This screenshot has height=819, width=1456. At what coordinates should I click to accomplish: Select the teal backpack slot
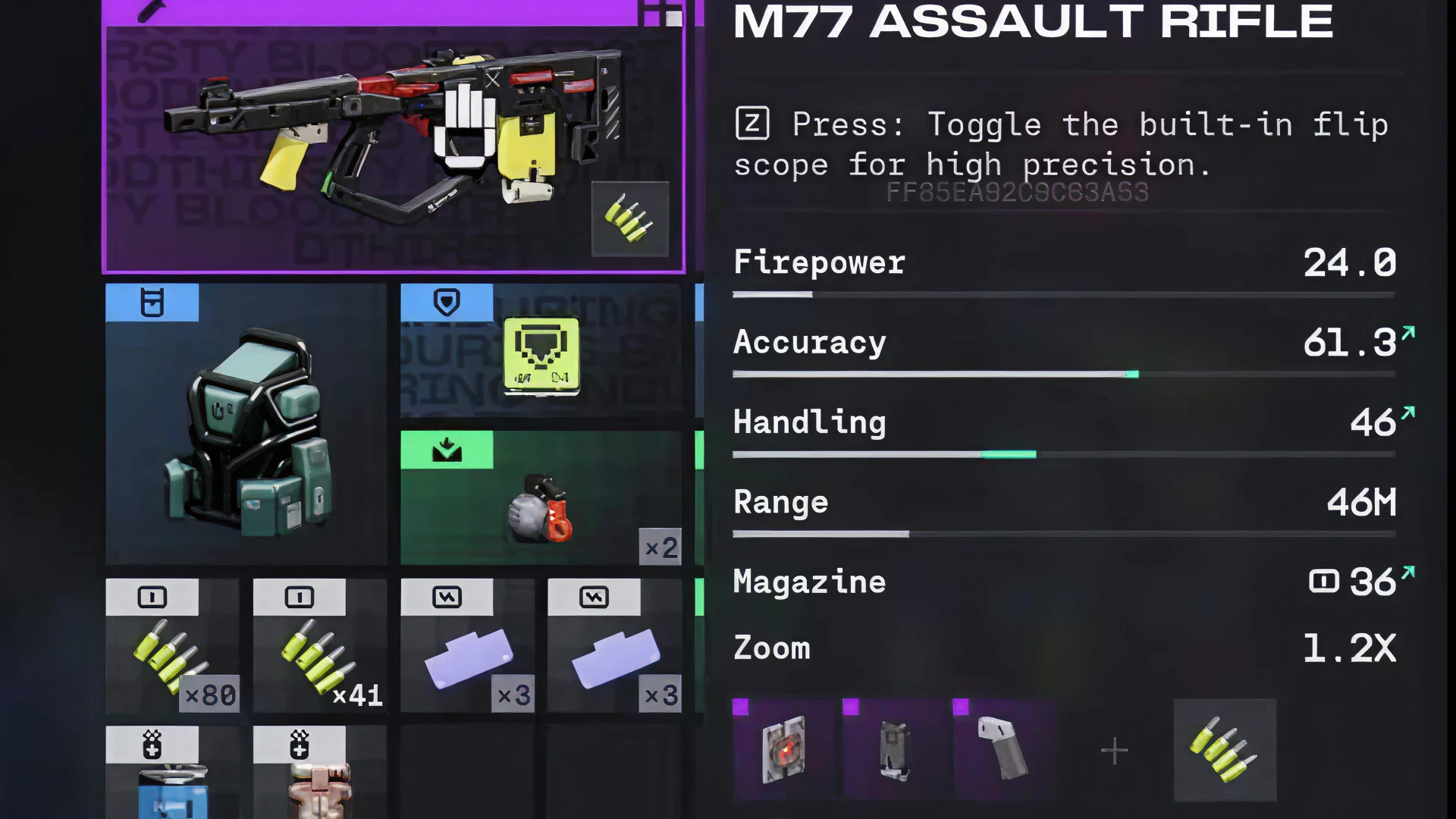246,425
